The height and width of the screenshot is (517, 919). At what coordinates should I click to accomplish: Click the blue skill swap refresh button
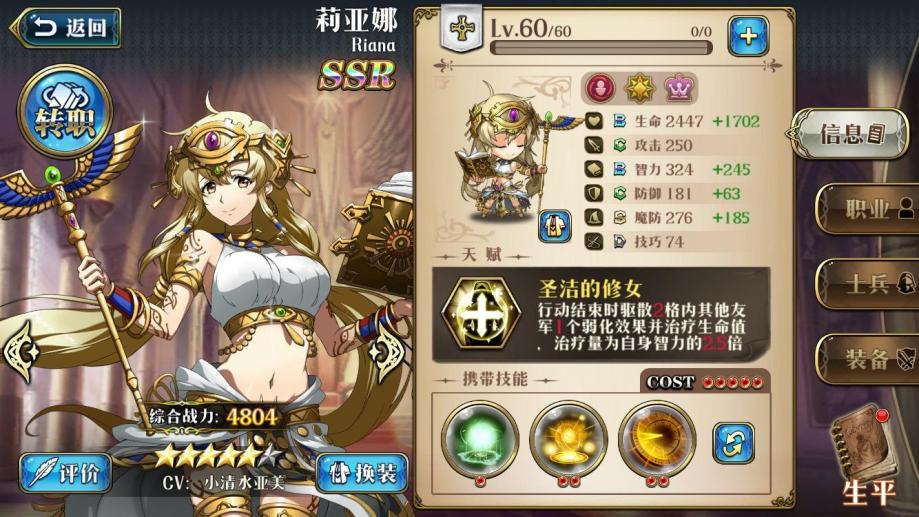coord(733,441)
